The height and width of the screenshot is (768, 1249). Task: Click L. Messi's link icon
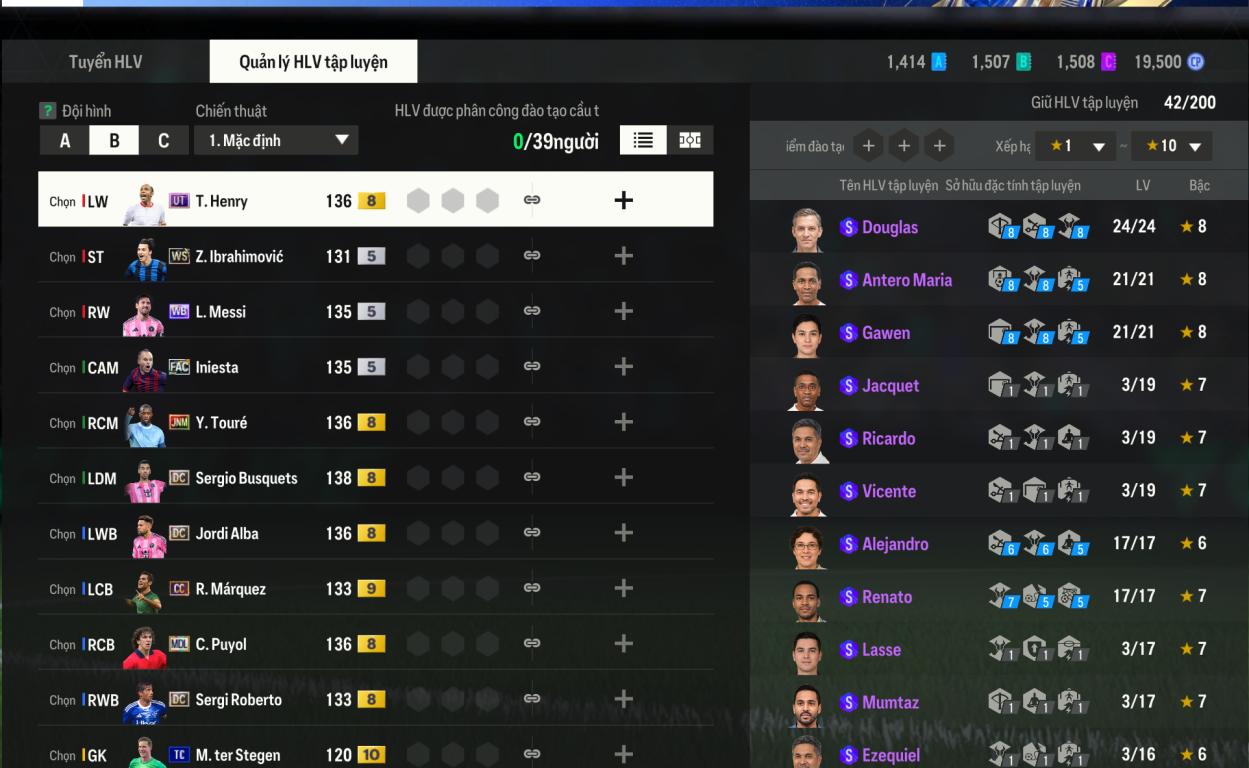pyautogui.click(x=532, y=311)
